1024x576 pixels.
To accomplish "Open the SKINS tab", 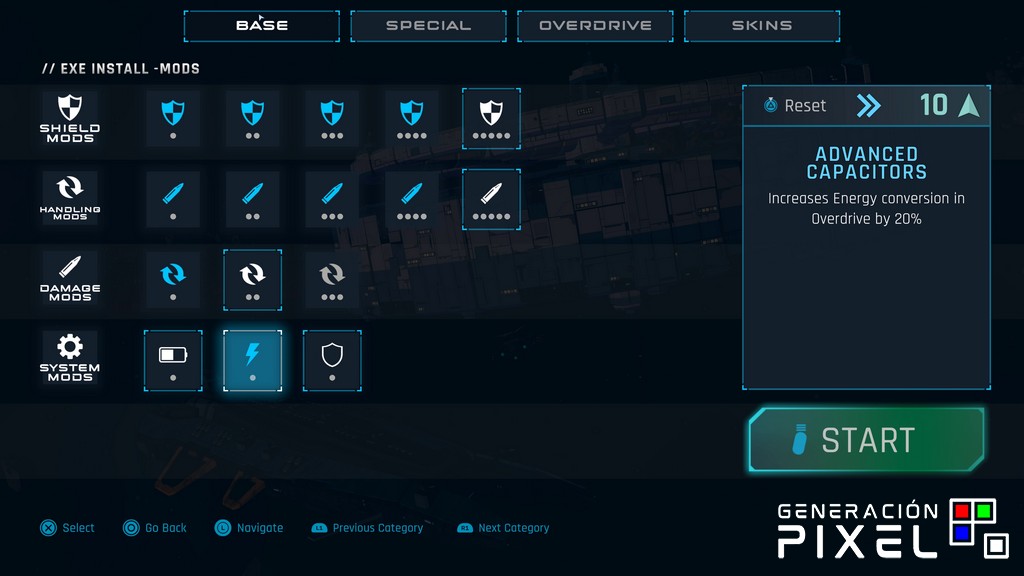I will (762, 26).
